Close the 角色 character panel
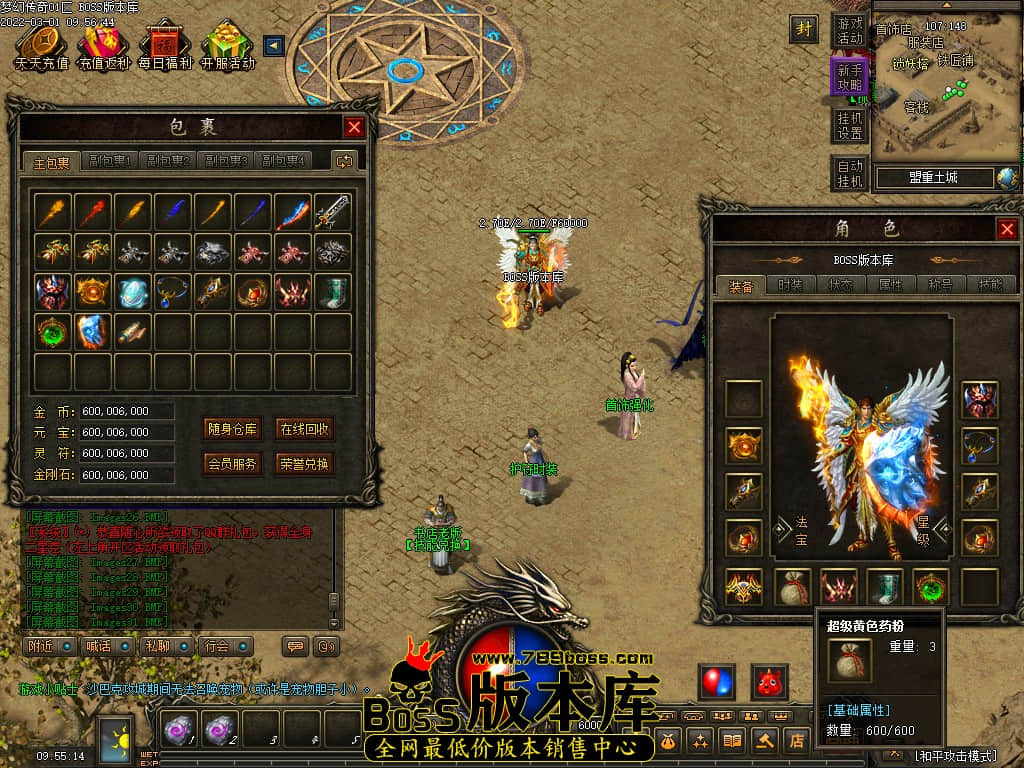 [x=1007, y=230]
